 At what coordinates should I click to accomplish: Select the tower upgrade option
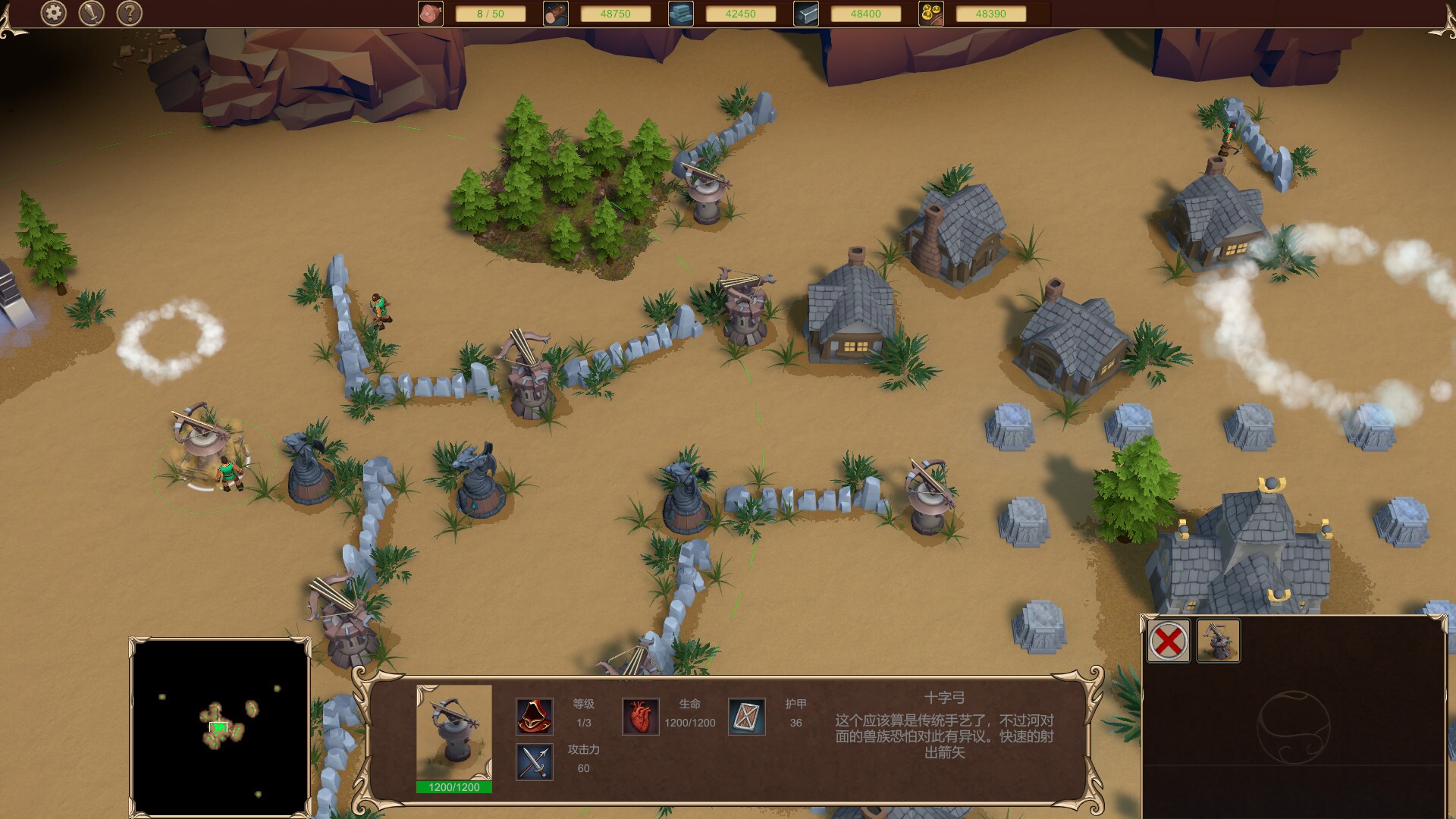pyautogui.click(x=1219, y=639)
